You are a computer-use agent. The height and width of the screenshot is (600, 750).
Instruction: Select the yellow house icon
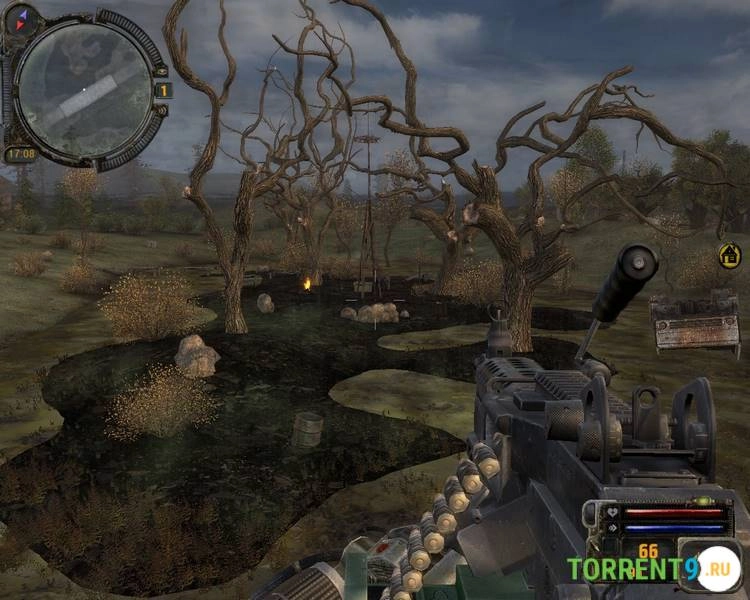[x=730, y=255]
